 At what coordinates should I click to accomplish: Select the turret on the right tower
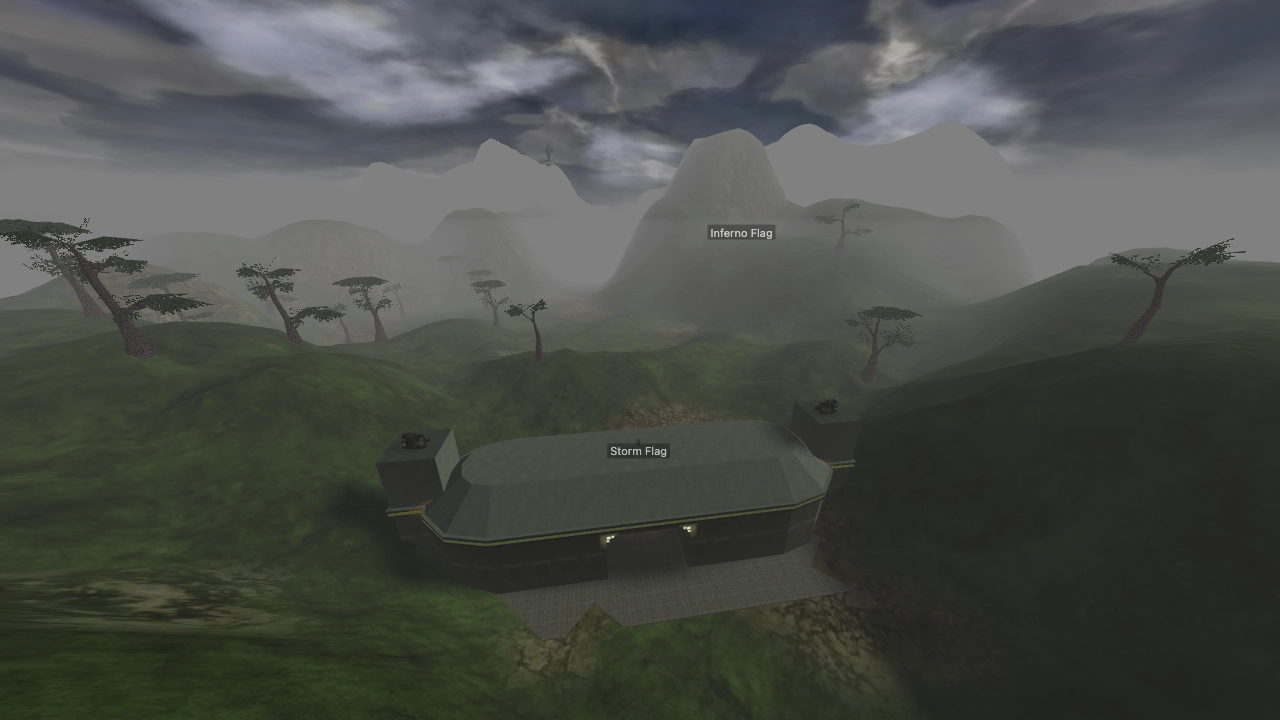pyautogui.click(x=827, y=406)
